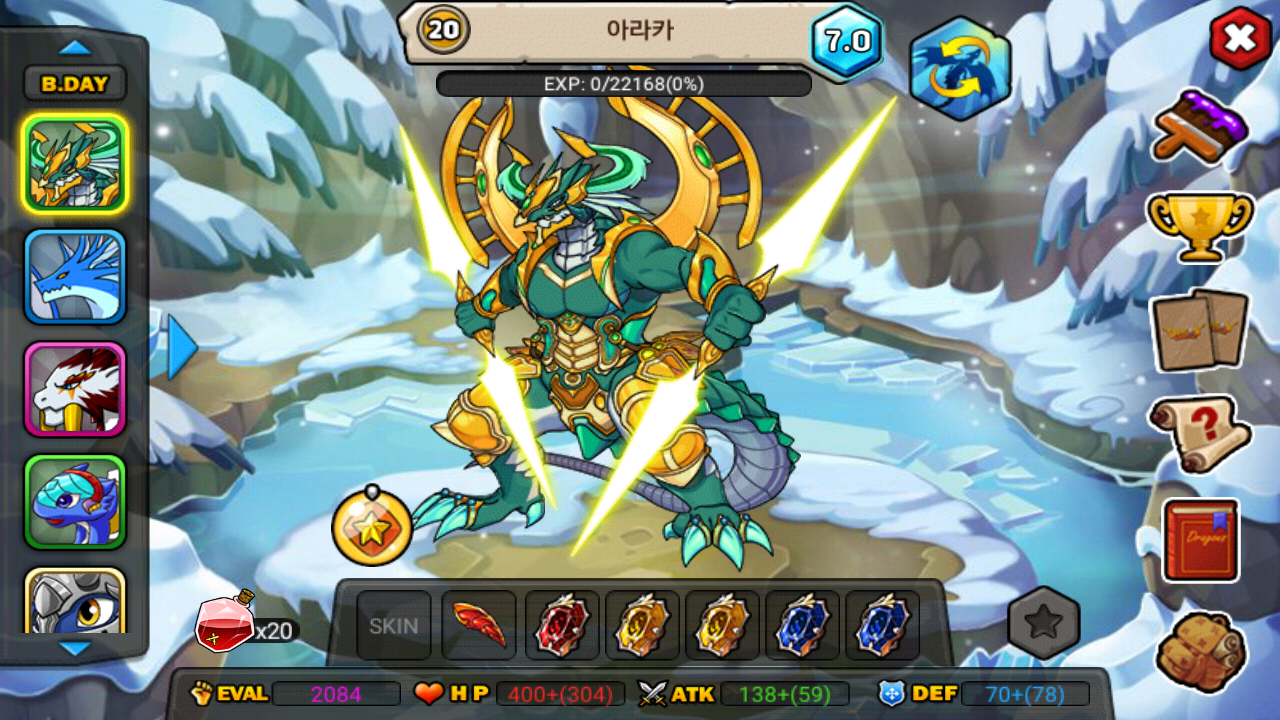Select the blue ice dragon thumbnail
1280x720 pixels.
coord(75,277)
